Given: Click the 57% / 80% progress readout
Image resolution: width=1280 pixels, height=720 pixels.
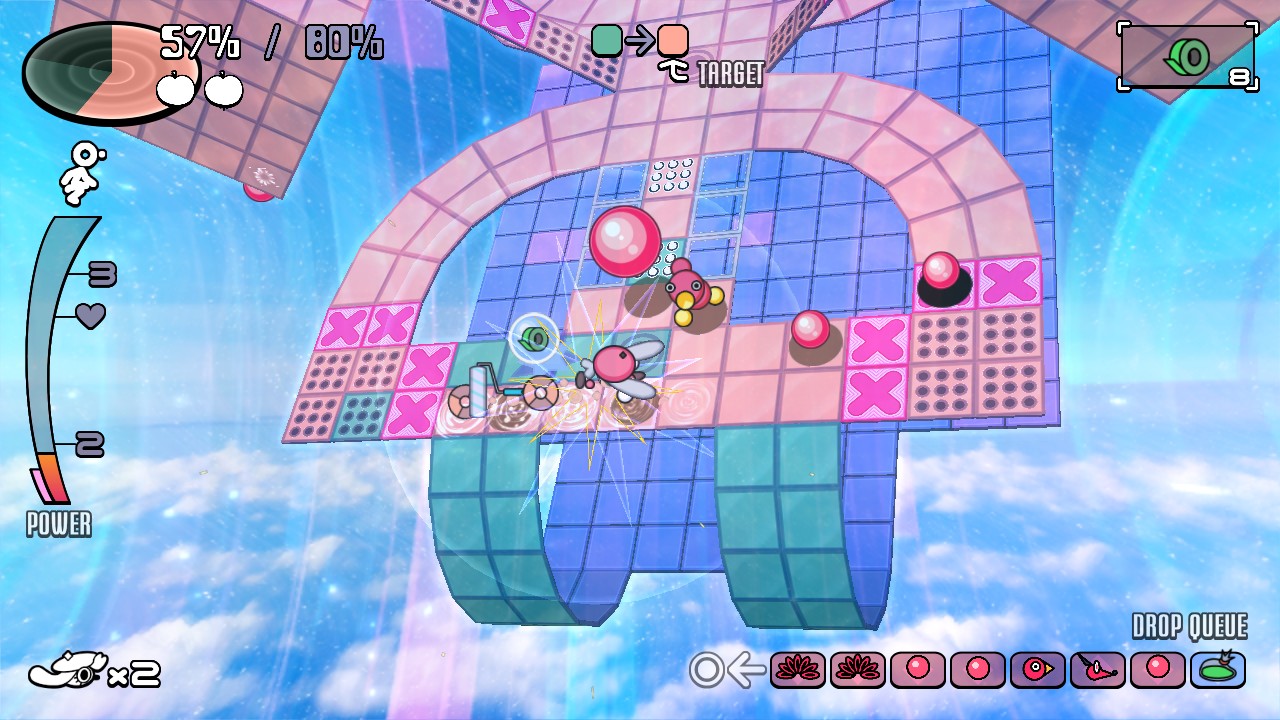Looking at the screenshot, I should 265,42.
